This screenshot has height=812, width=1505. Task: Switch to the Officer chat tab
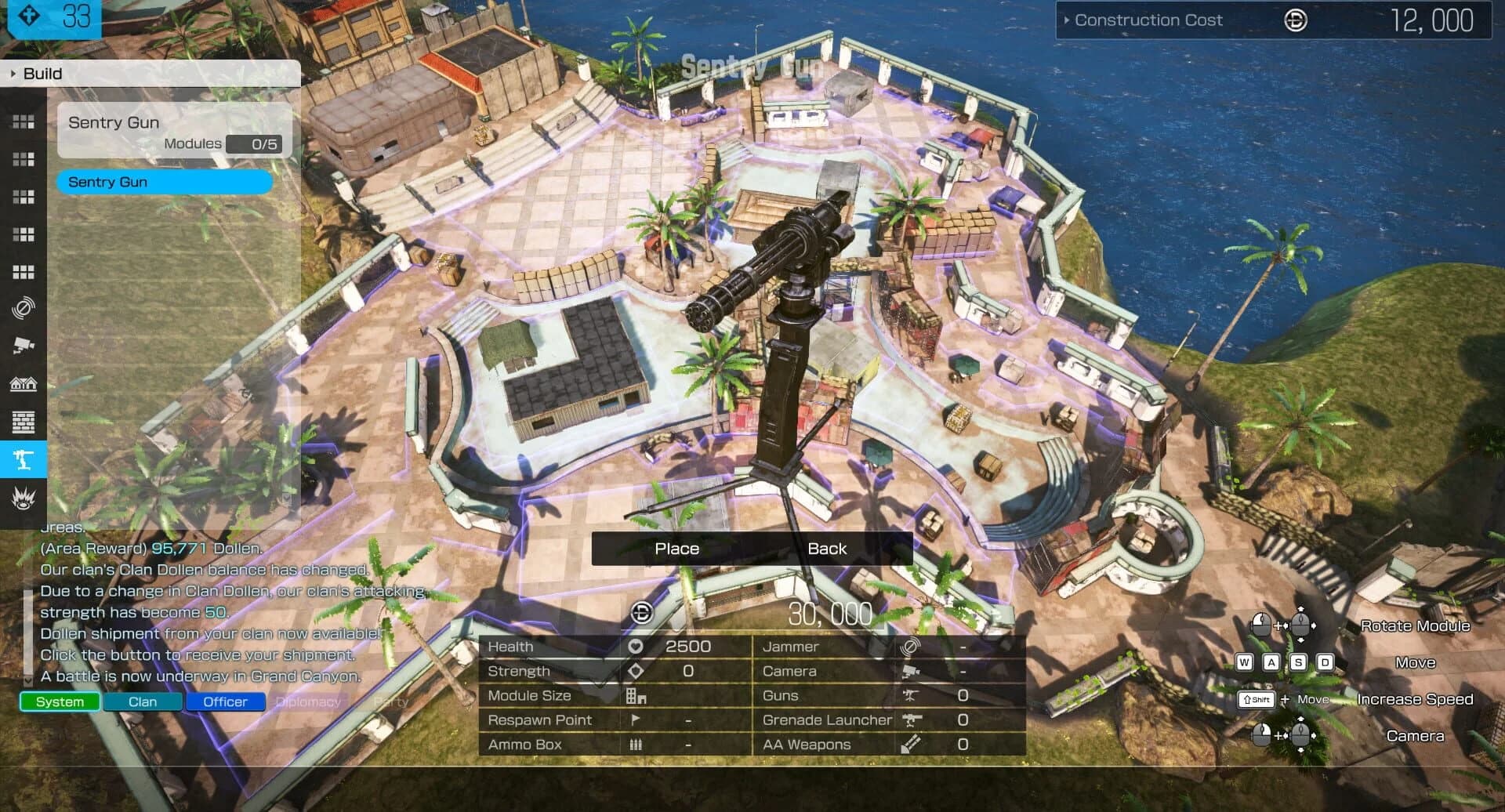pos(225,701)
